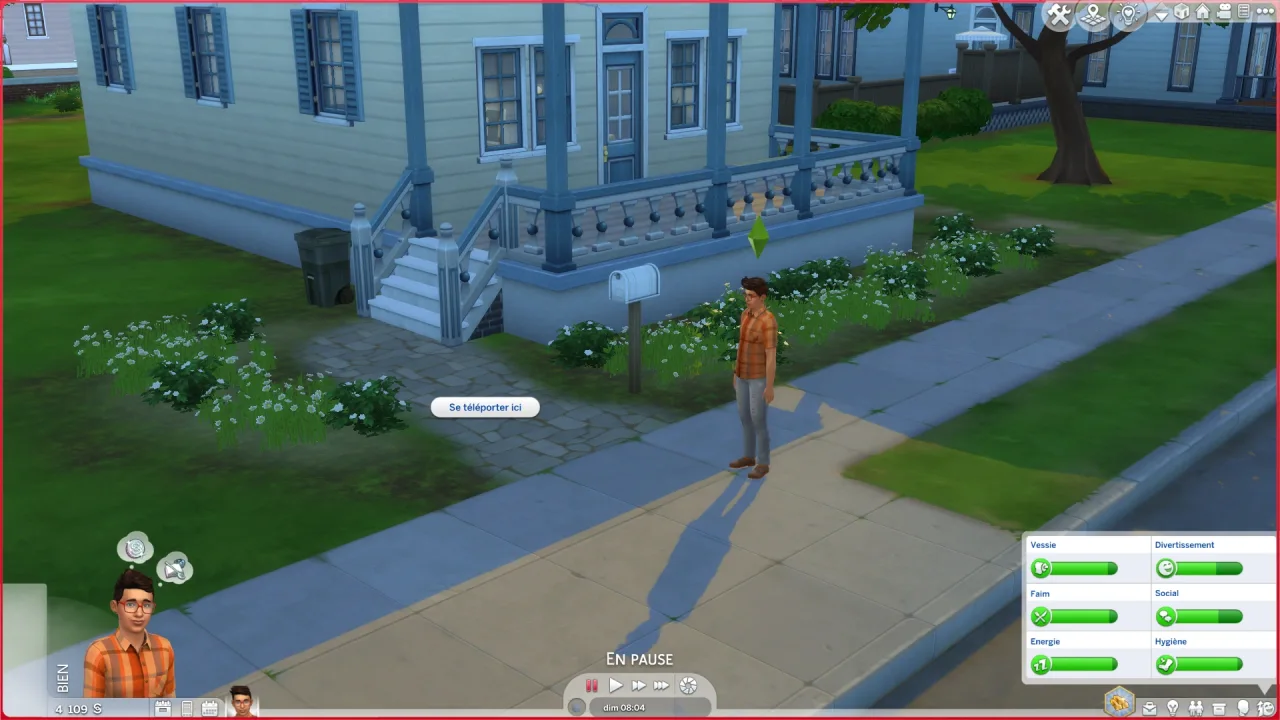
Task: Switch to the calendar panel
Action: click(x=209, y=707)
